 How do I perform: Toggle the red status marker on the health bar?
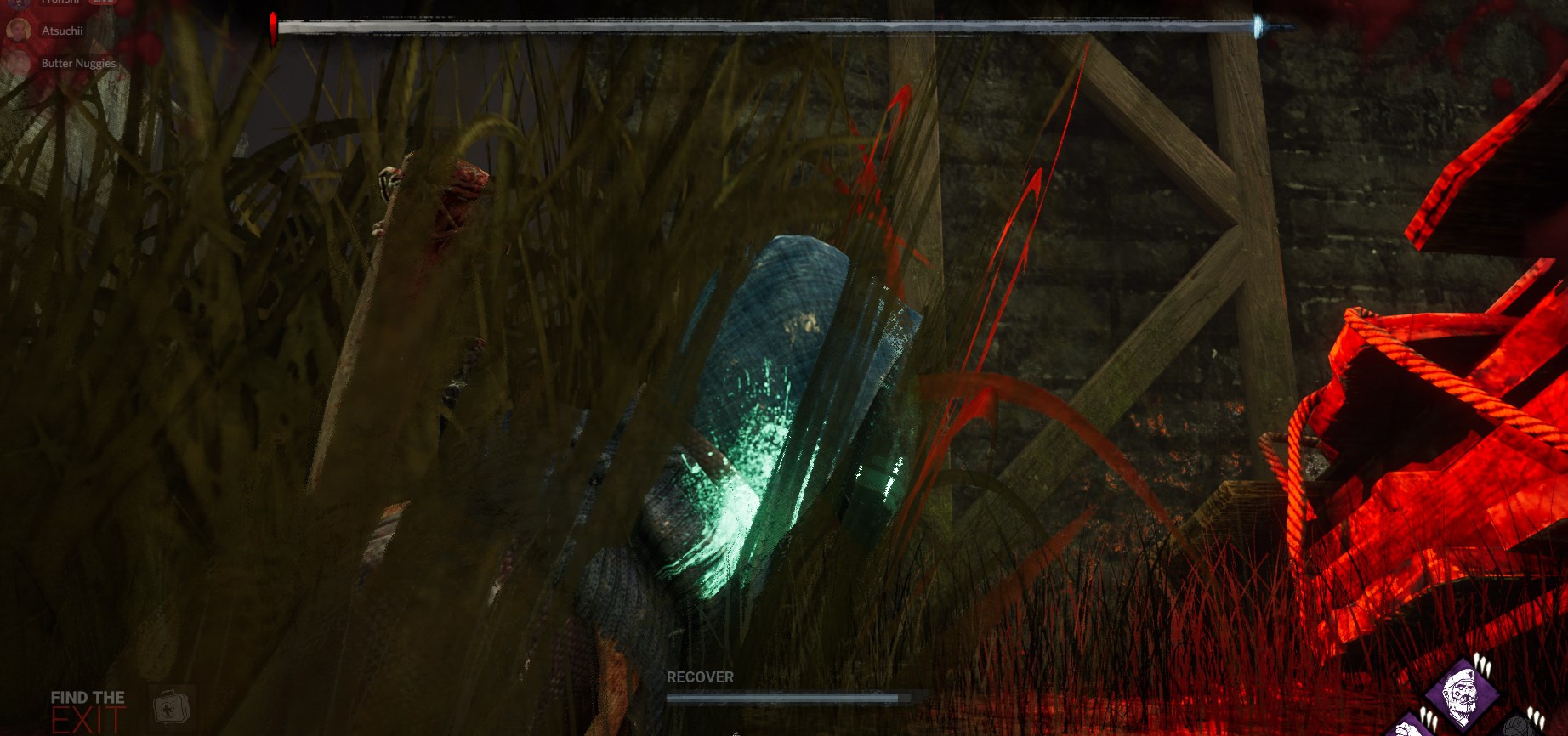271,24
